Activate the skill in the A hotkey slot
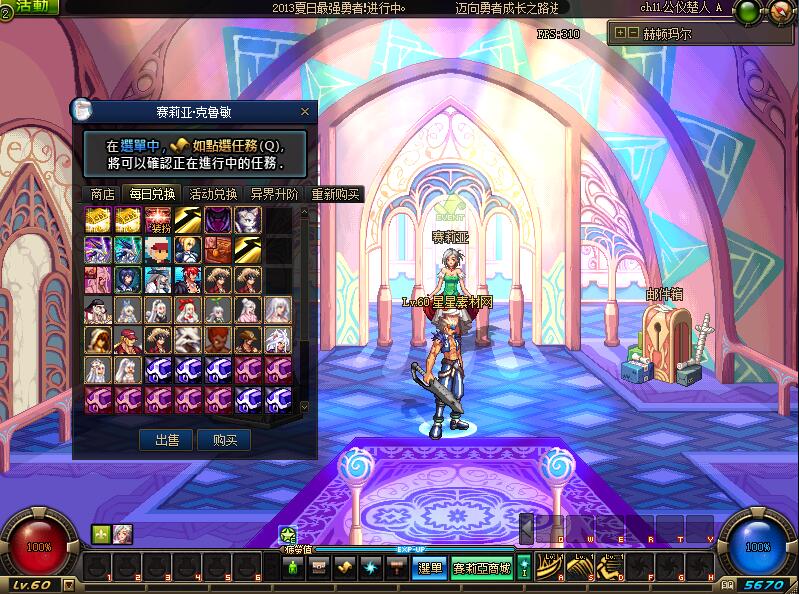799x594 pixels. [x=549, y=567]
